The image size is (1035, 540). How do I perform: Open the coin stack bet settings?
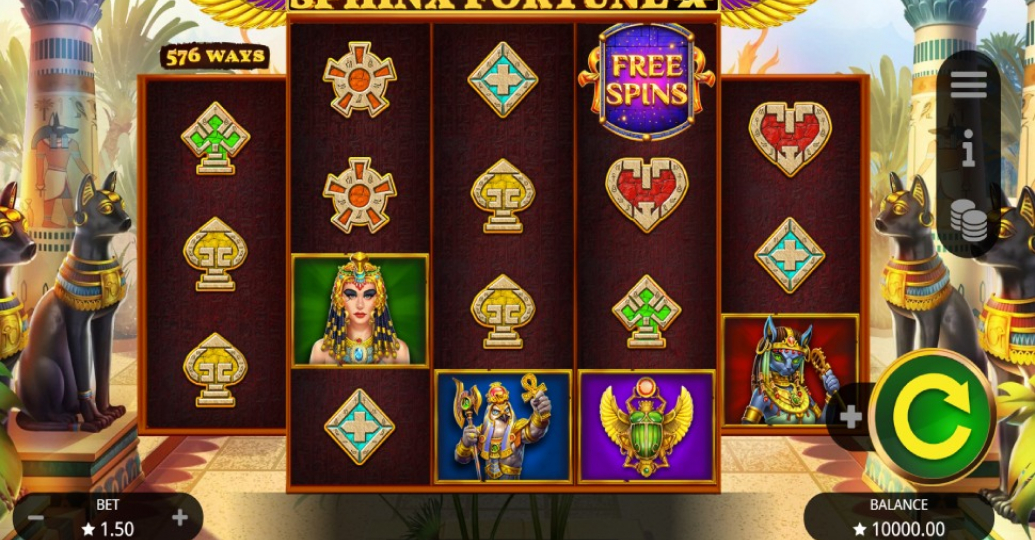tap(968, 220)
